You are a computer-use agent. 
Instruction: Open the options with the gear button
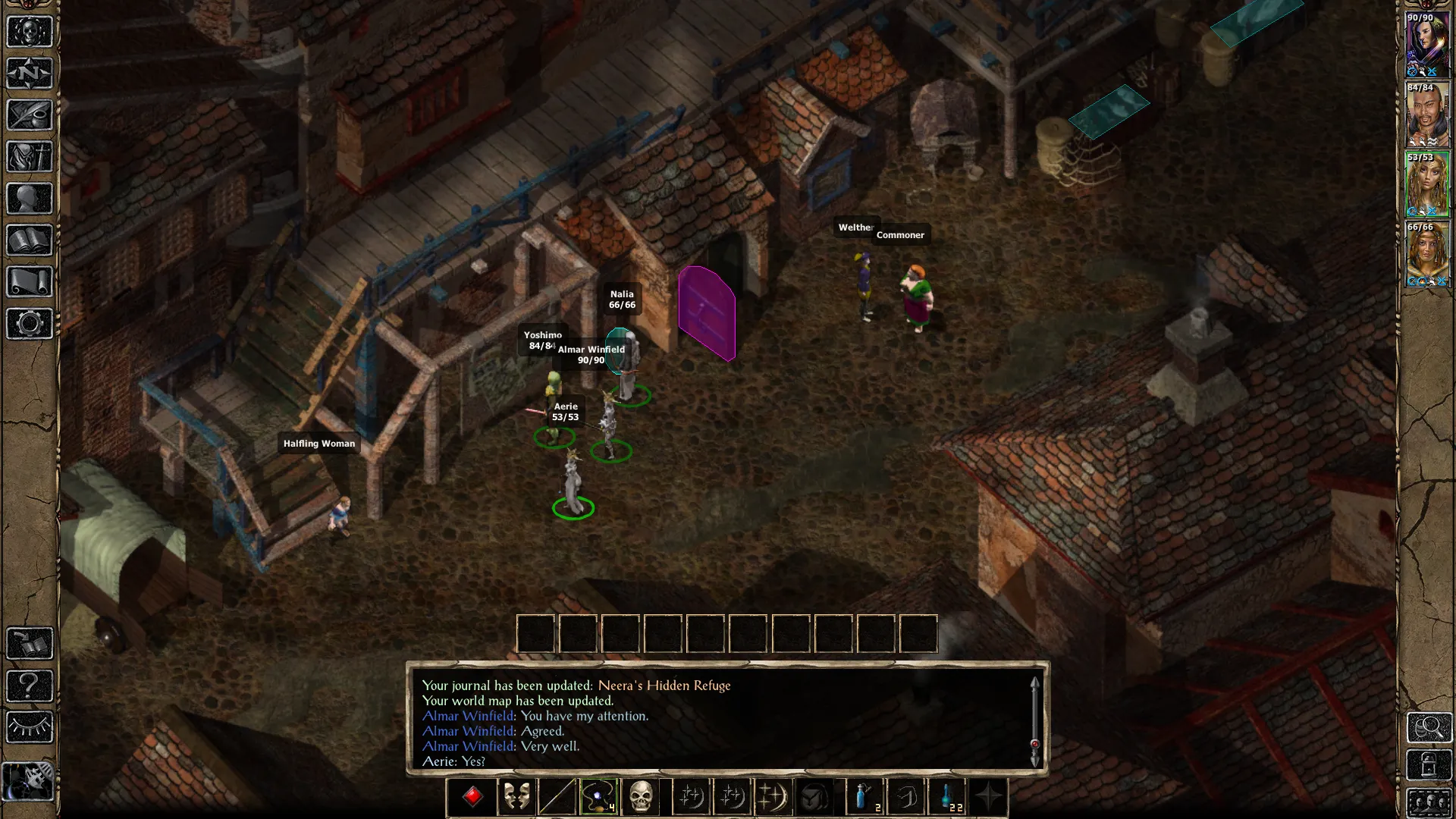tap(30, 324)
